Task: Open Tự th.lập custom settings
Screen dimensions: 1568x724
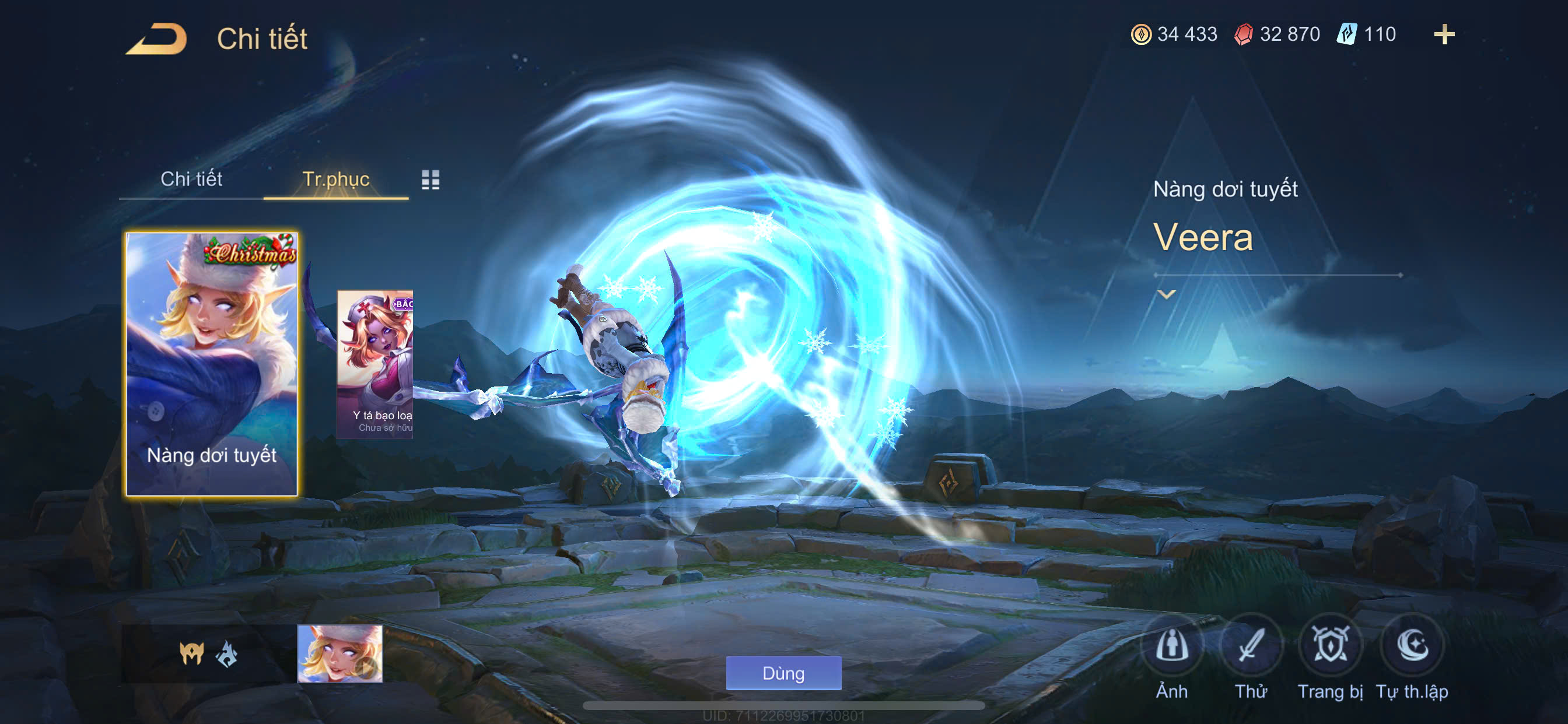Action: coord(1412,646)
